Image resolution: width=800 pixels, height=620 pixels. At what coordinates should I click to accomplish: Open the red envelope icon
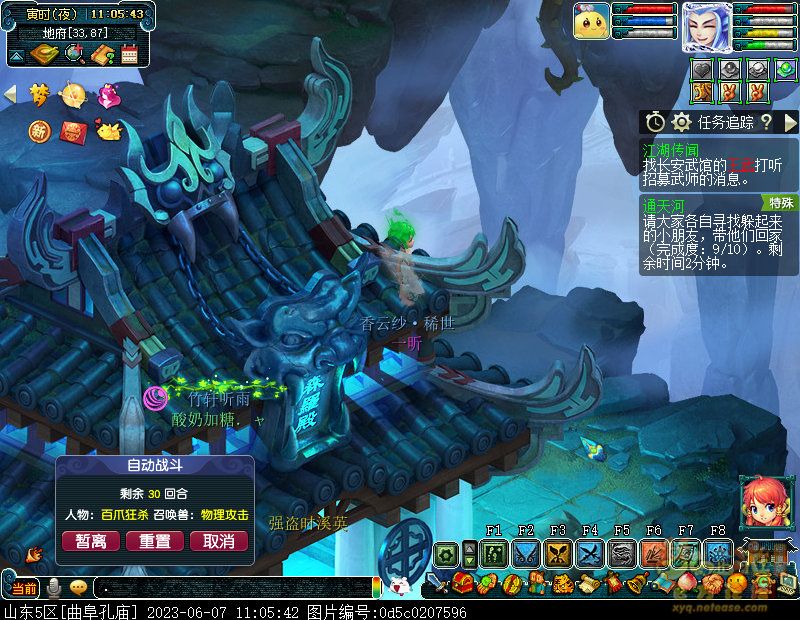click(72, 131)
